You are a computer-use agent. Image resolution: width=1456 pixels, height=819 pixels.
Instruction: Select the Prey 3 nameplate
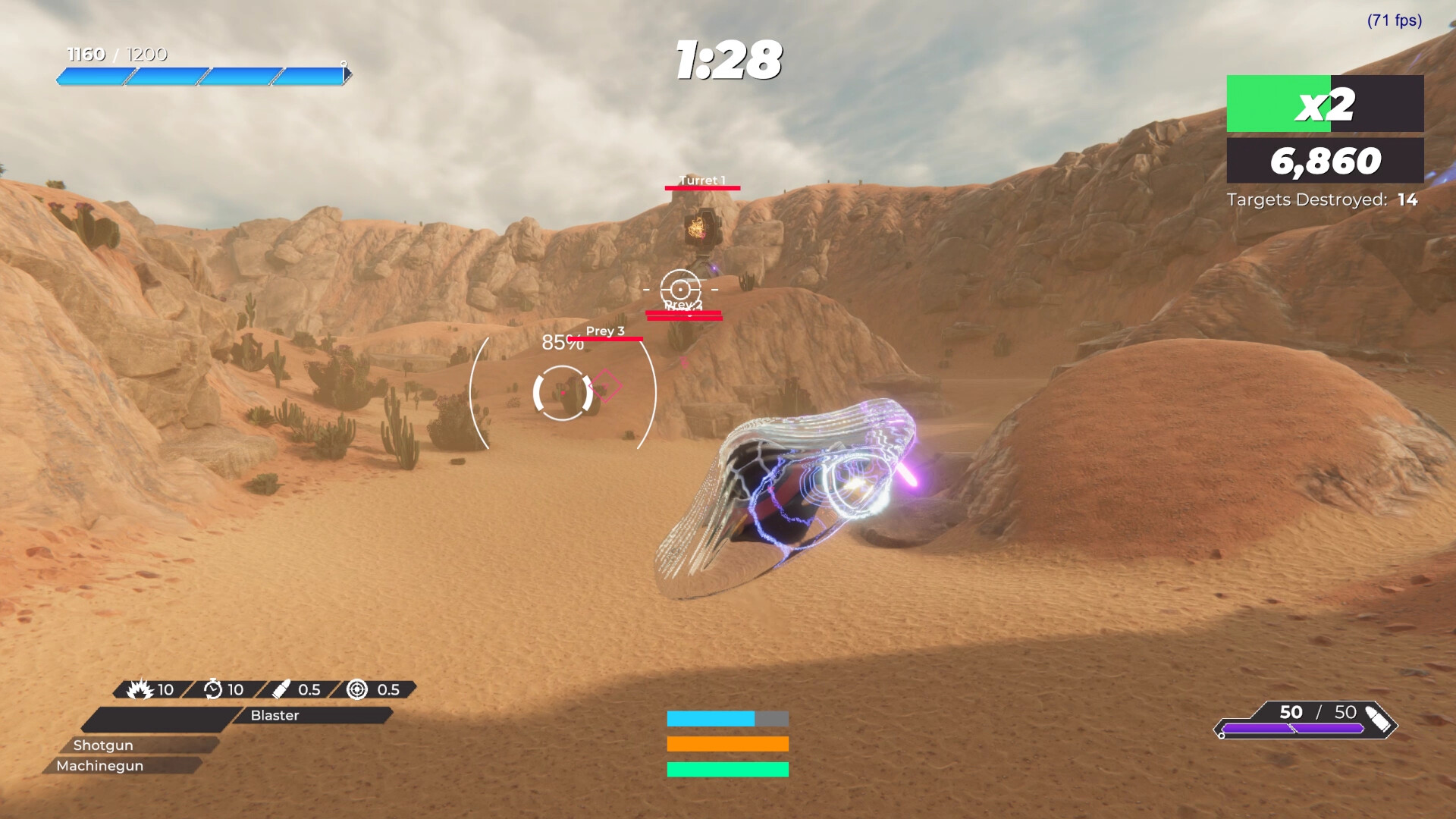point(604,331)
